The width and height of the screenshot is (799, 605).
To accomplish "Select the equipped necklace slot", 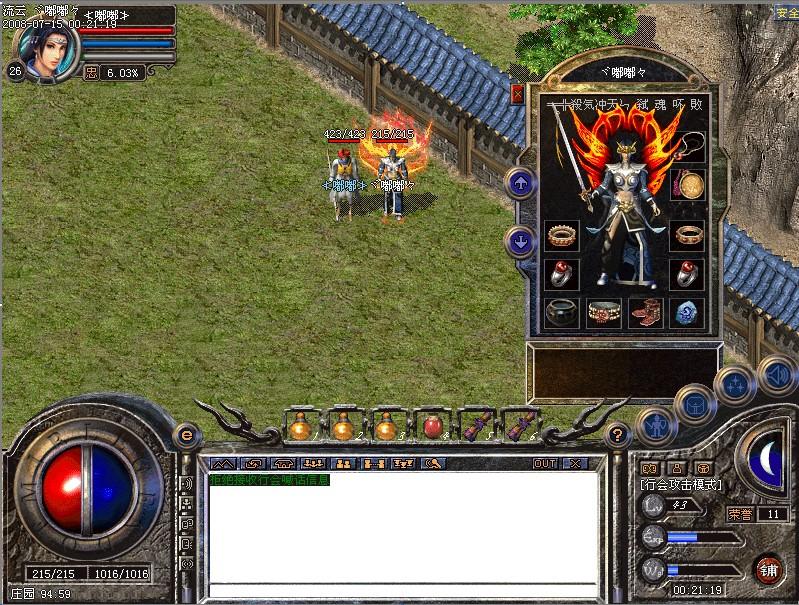I will tap(687, 147).
